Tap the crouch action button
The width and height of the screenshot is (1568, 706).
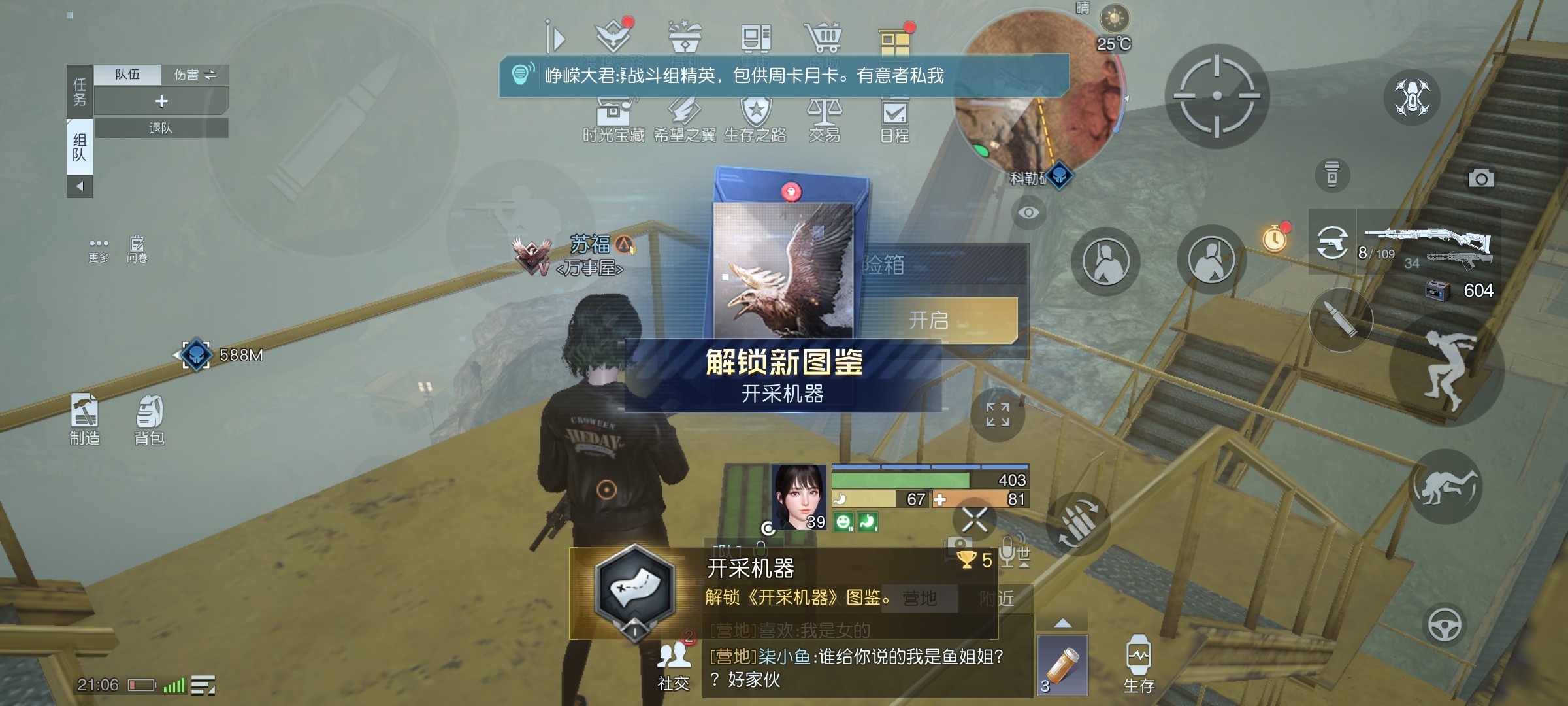[1445, 487]
